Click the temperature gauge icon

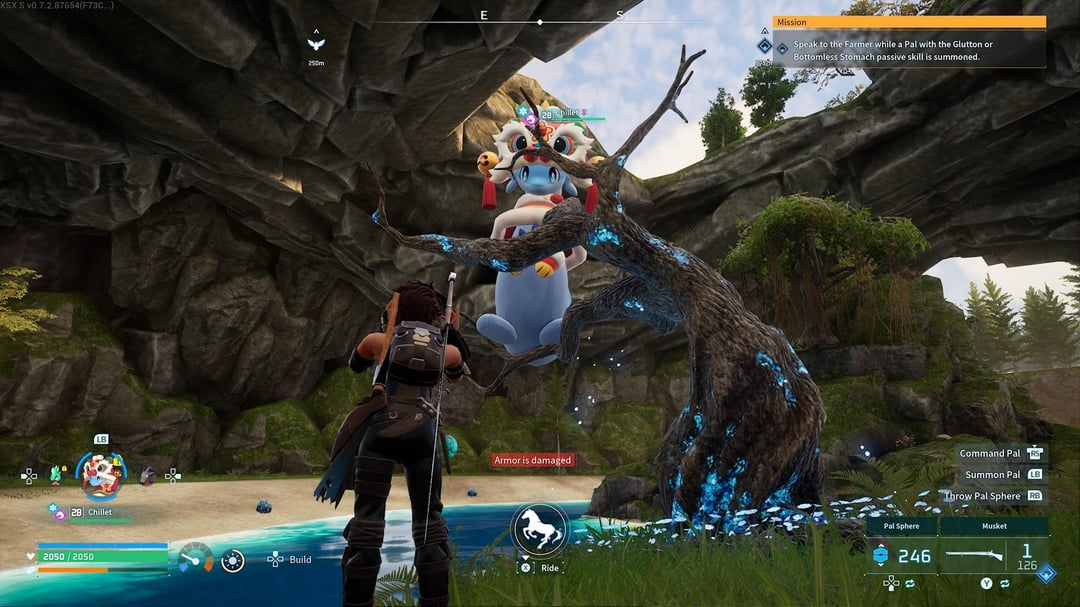(195, 558)
